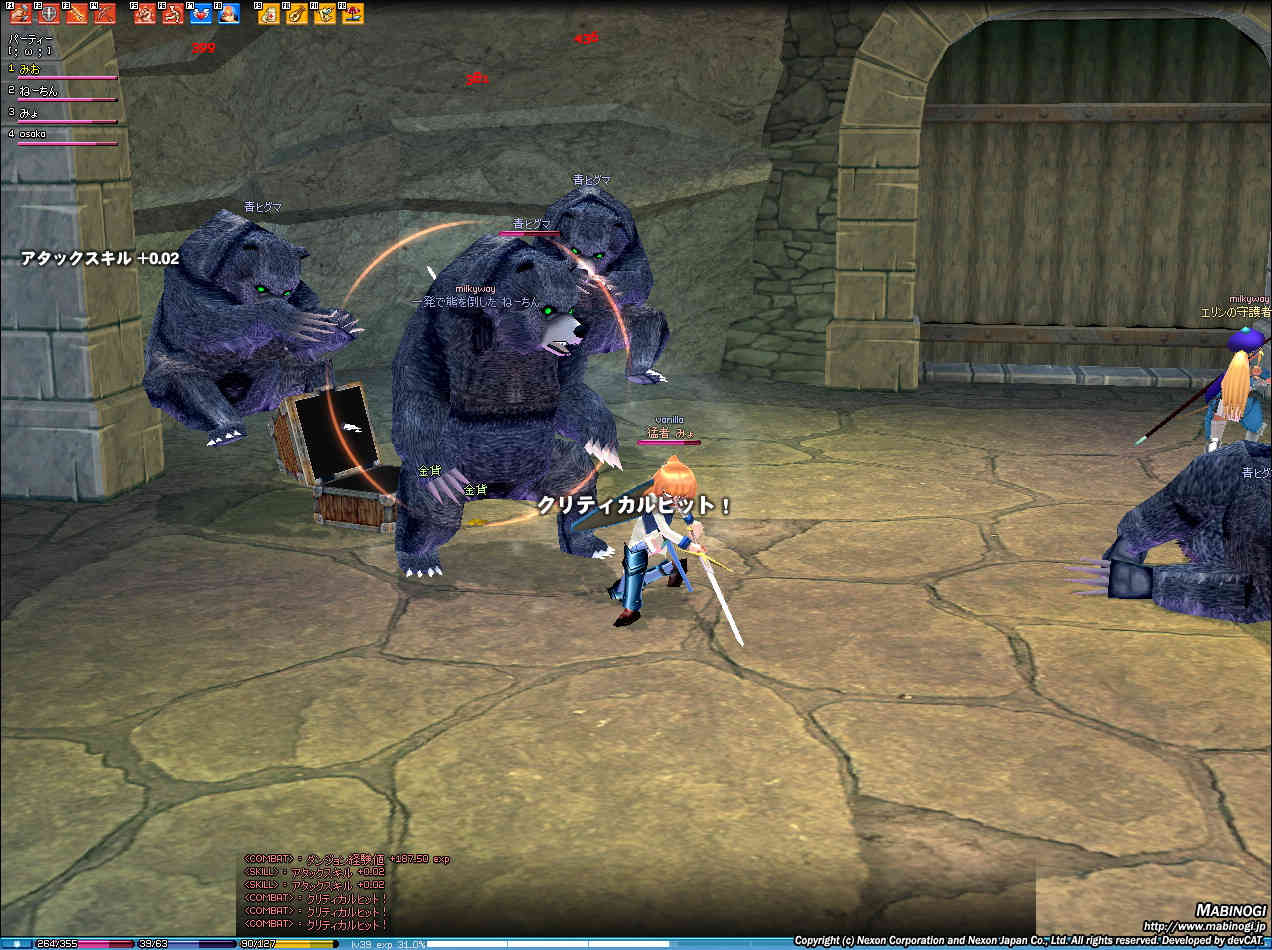Trigger the F5 red fighter skill icon
1272x950 pixels.
(x=145, y=14)
